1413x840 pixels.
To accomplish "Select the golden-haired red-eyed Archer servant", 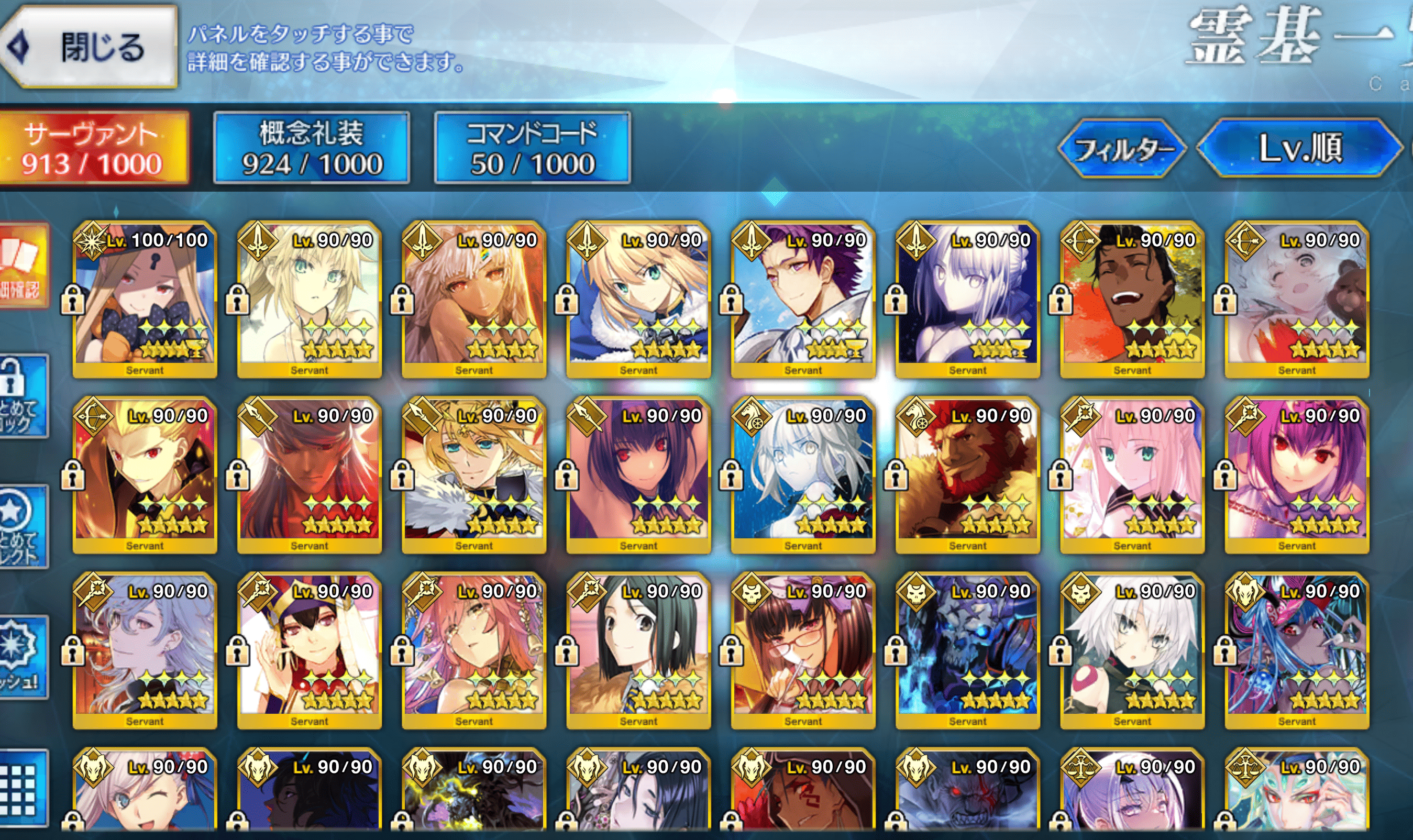I will 145,474.
